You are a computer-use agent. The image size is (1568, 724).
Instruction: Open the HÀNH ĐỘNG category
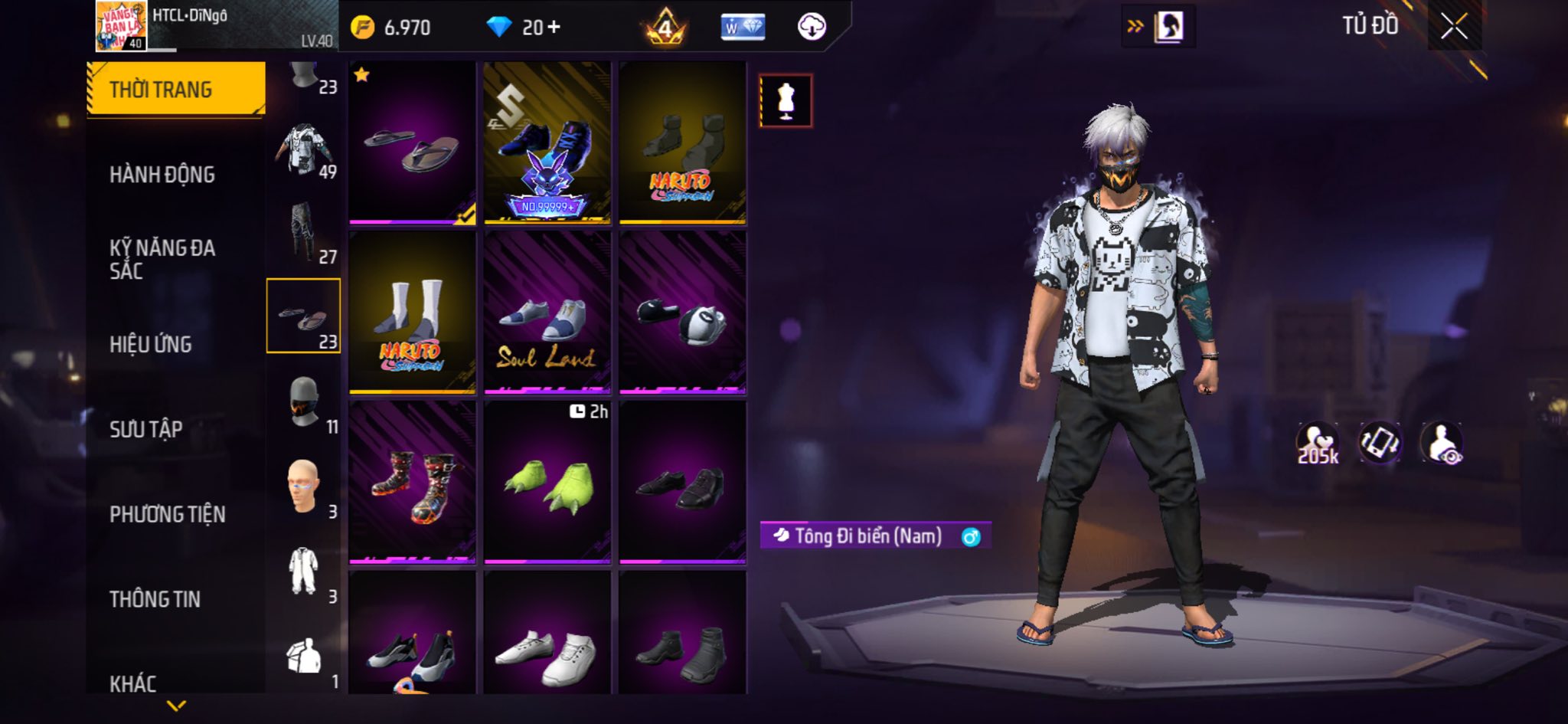[x=162, y=175]
